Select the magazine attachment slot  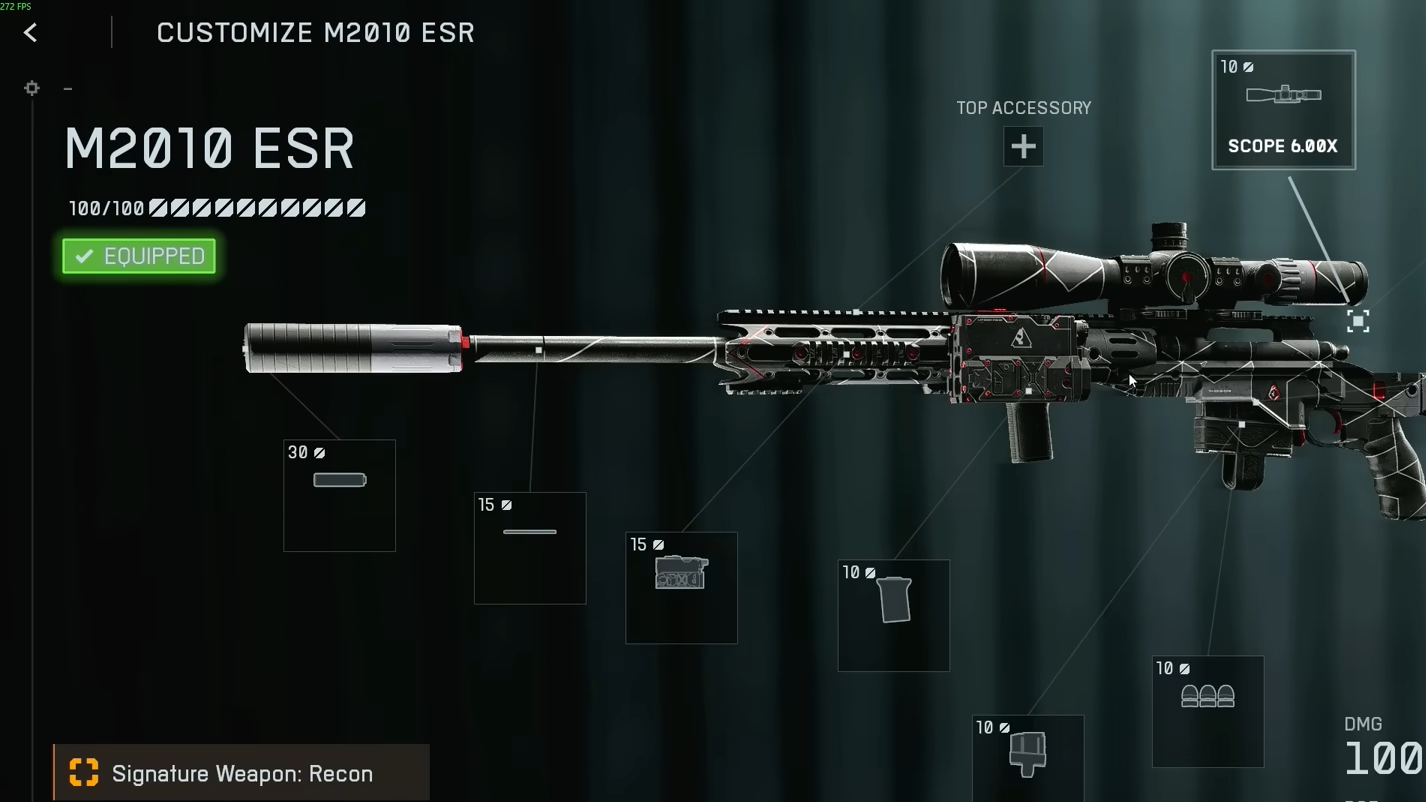point(1027,757)
